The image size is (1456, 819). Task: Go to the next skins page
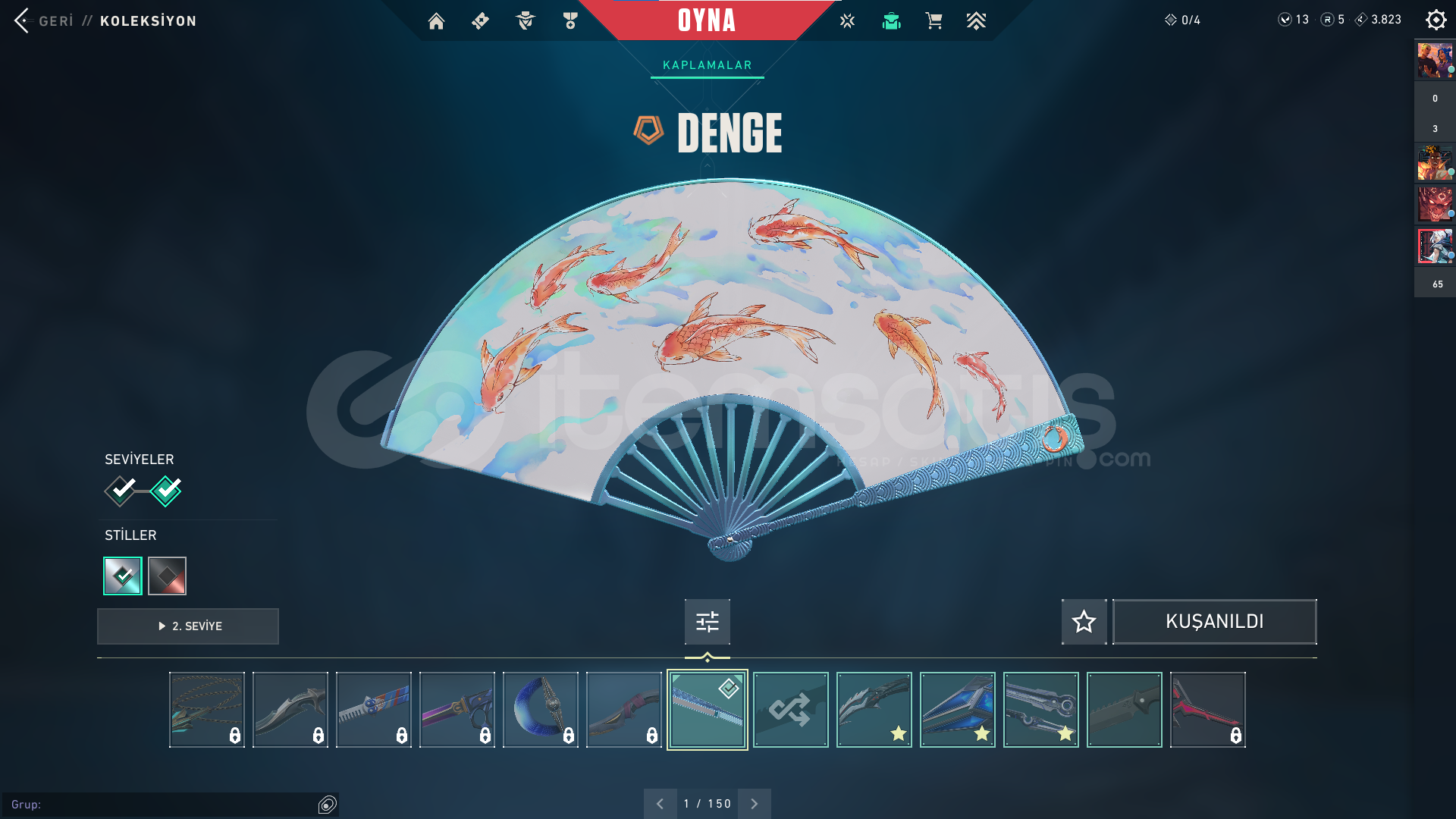754,804
